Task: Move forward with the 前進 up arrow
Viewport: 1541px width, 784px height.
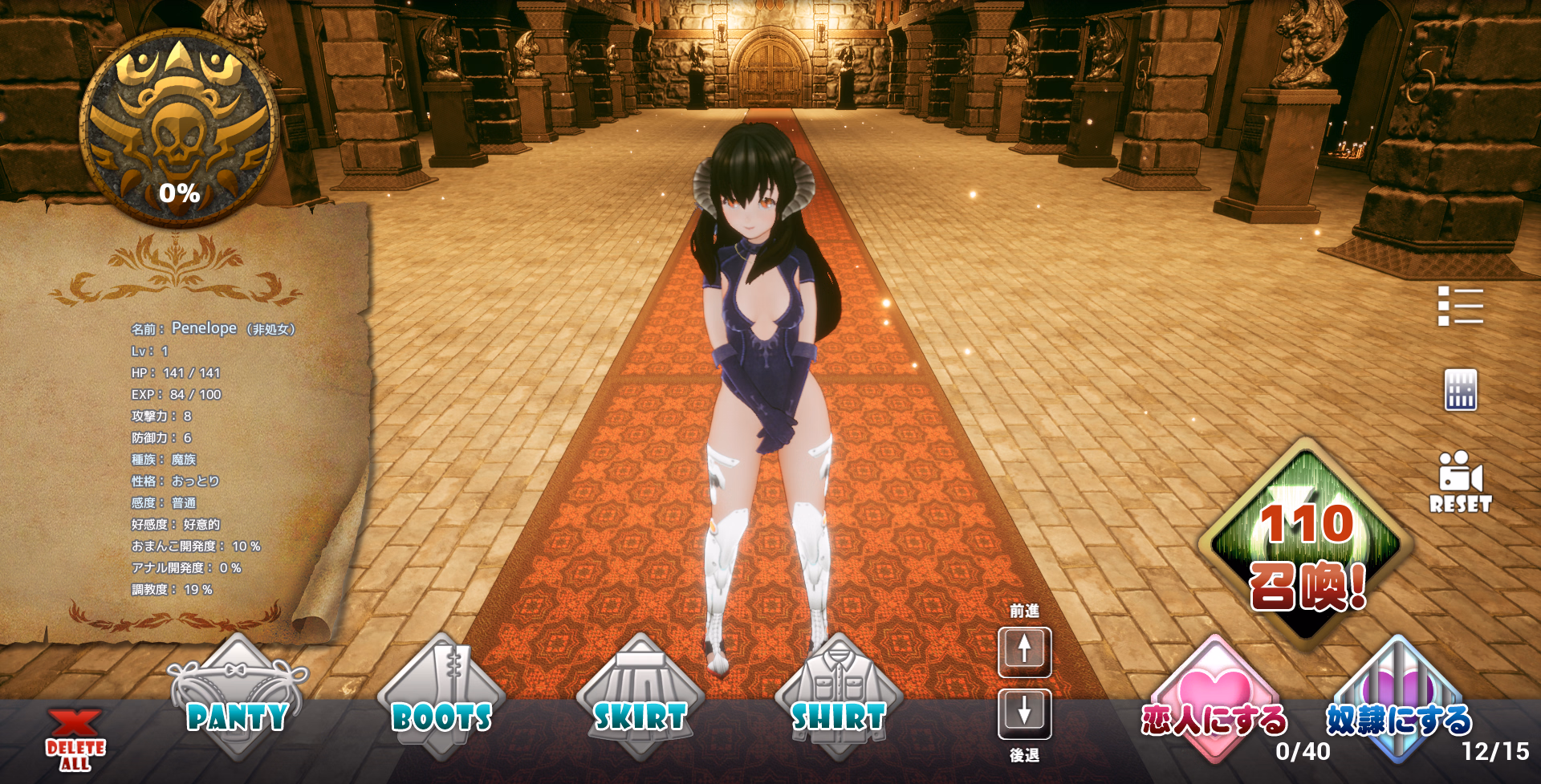Action: [1024, 650]
